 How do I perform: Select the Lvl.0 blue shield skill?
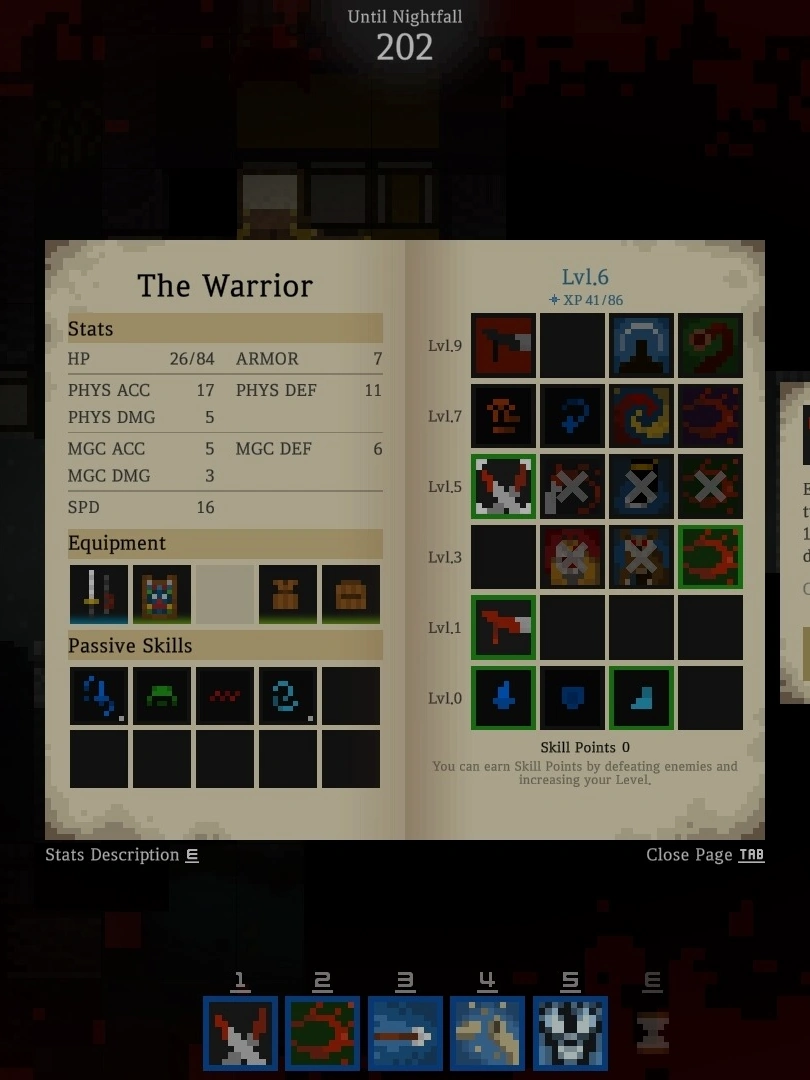click(572, 698)
